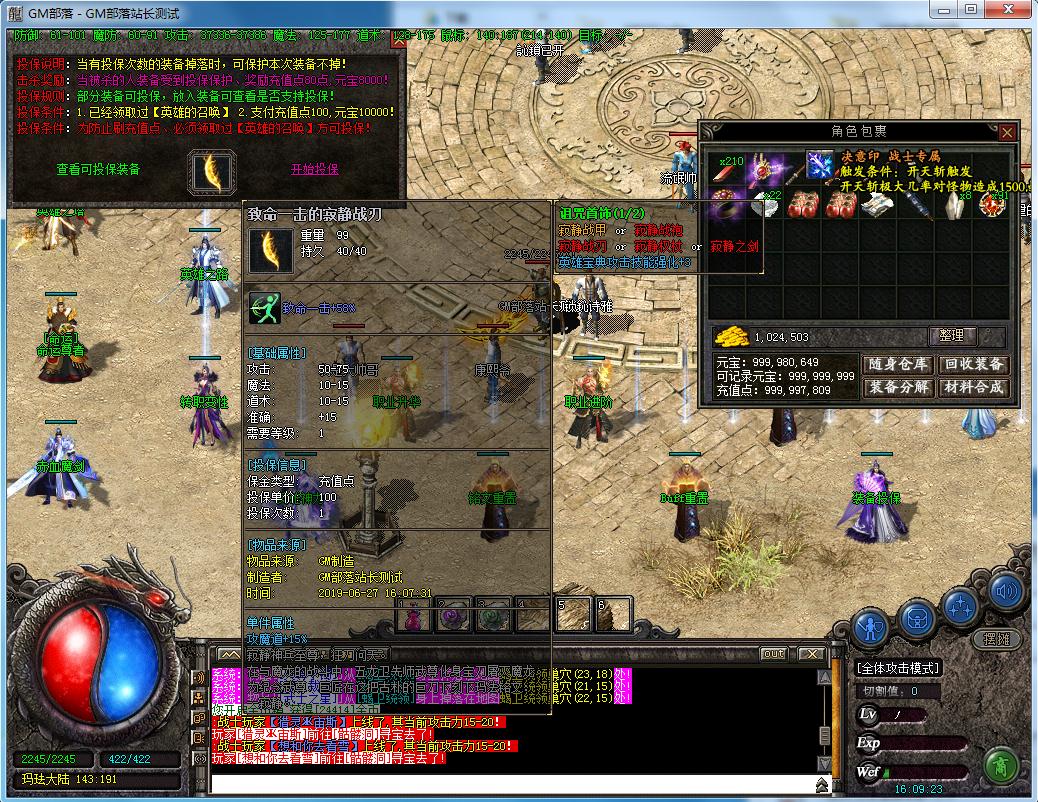The image size is (1038, 802).
Task: Choose 回收装备 to recycle equipment
Action: pos(975,364)
